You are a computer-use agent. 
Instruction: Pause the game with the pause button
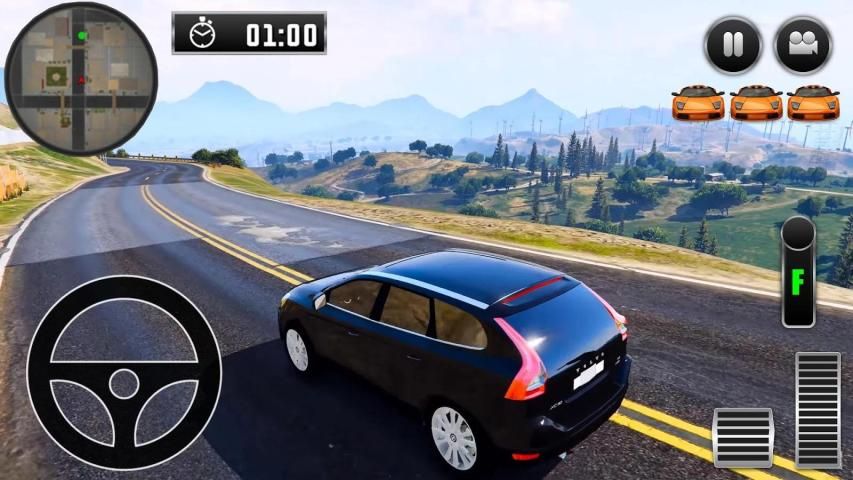coord(733,45)
